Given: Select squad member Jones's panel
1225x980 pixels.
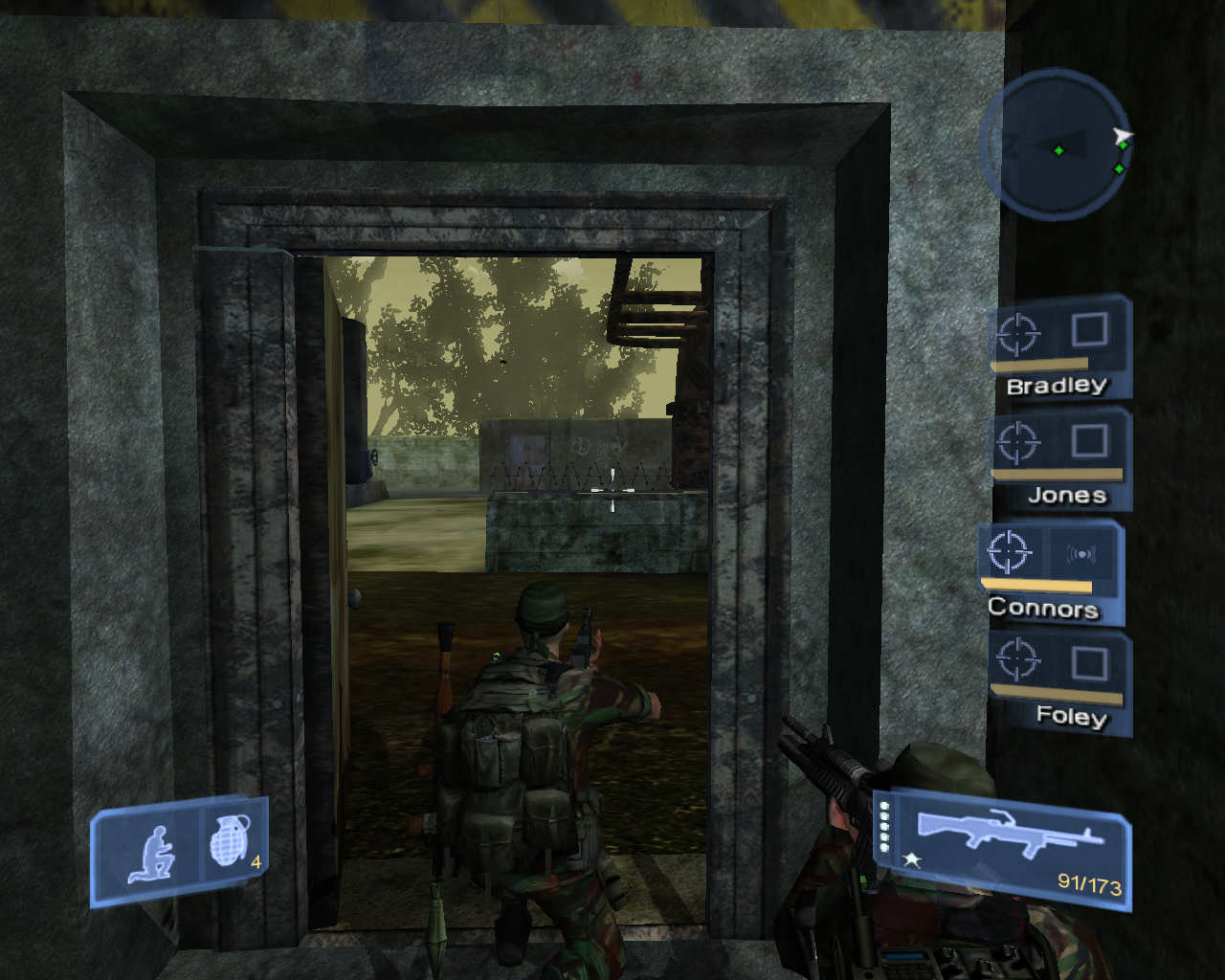Looking at the screenshot, I should [x=1059, y=459].
